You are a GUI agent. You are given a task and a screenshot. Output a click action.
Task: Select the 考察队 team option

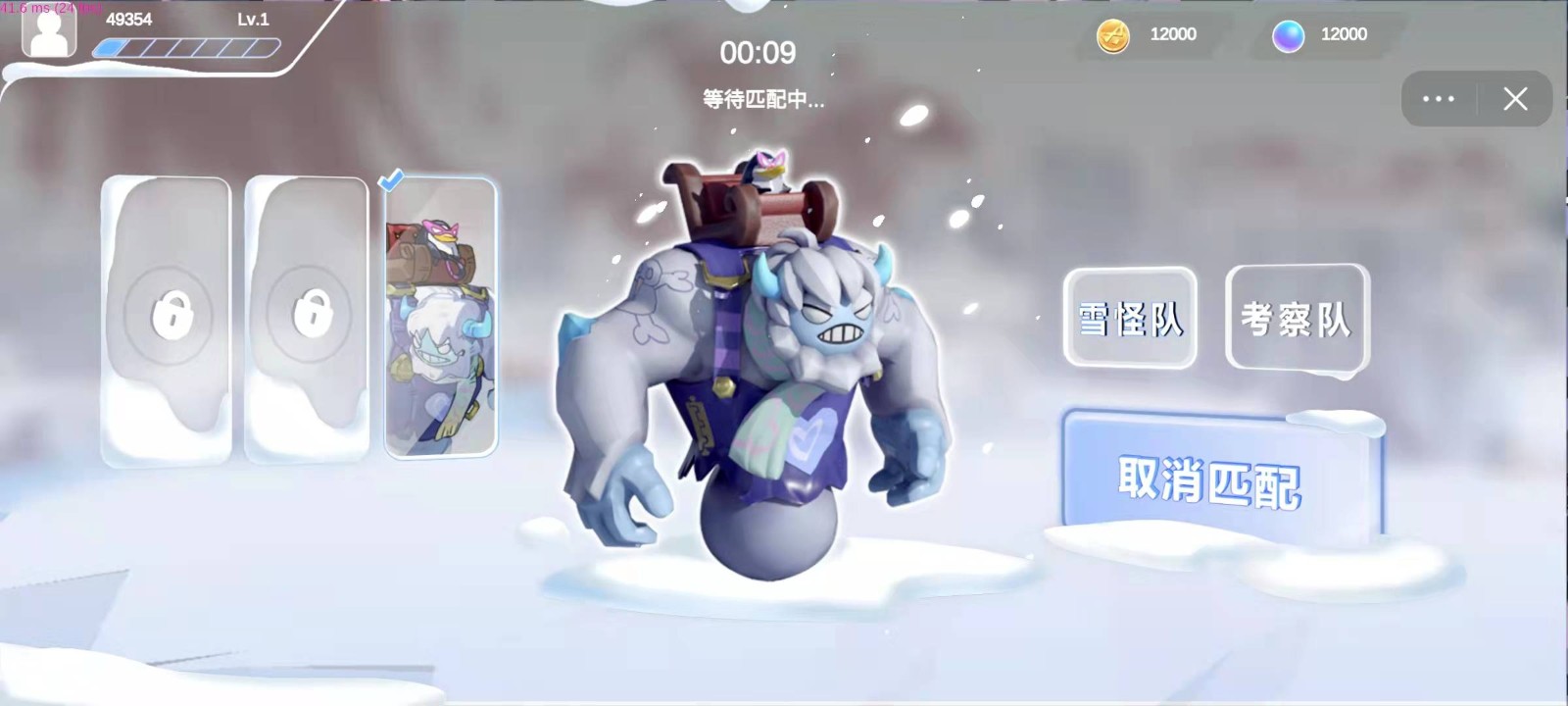pyautogui.click(x=1296, y=318)
